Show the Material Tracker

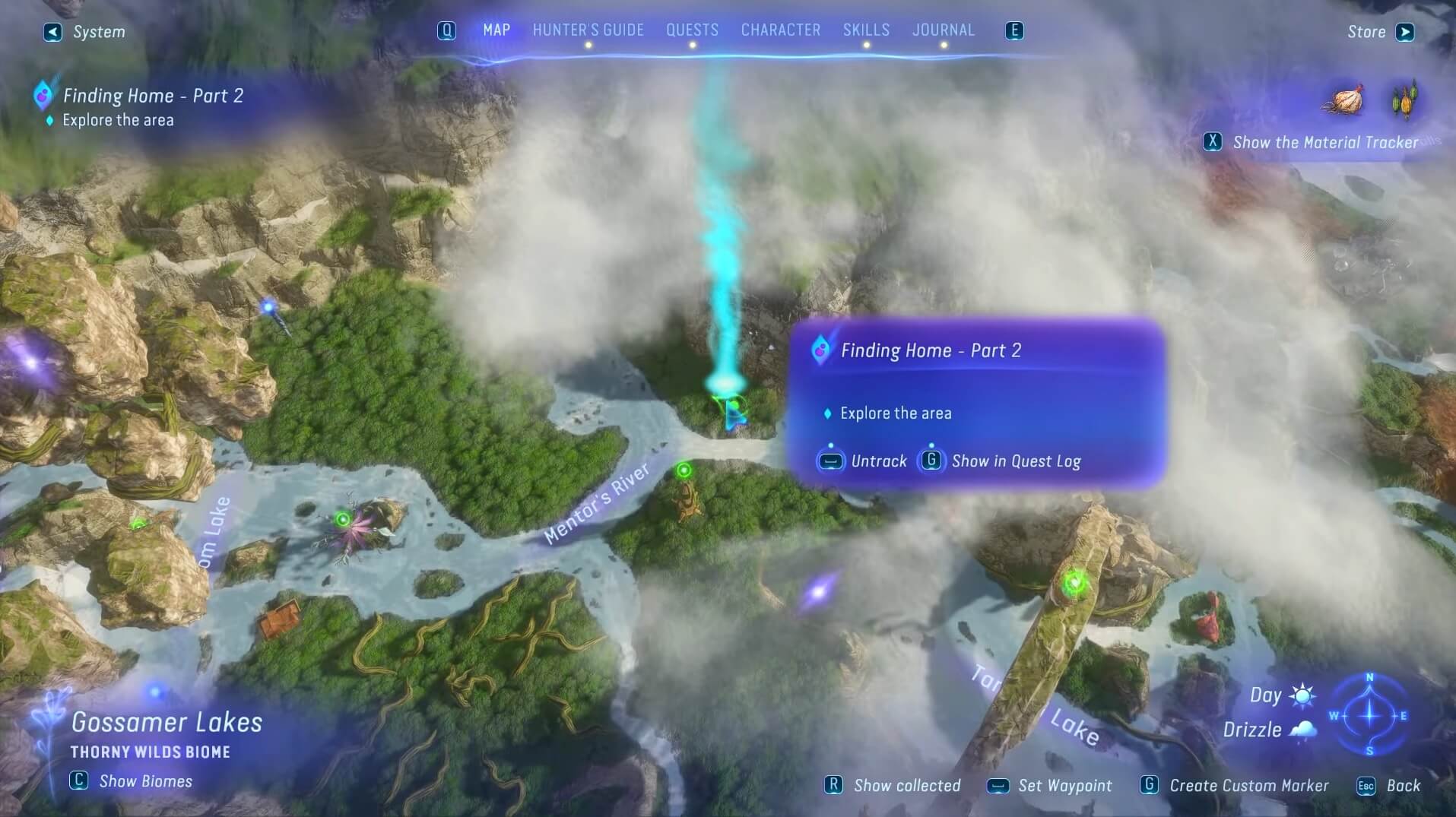point(1213,142)
